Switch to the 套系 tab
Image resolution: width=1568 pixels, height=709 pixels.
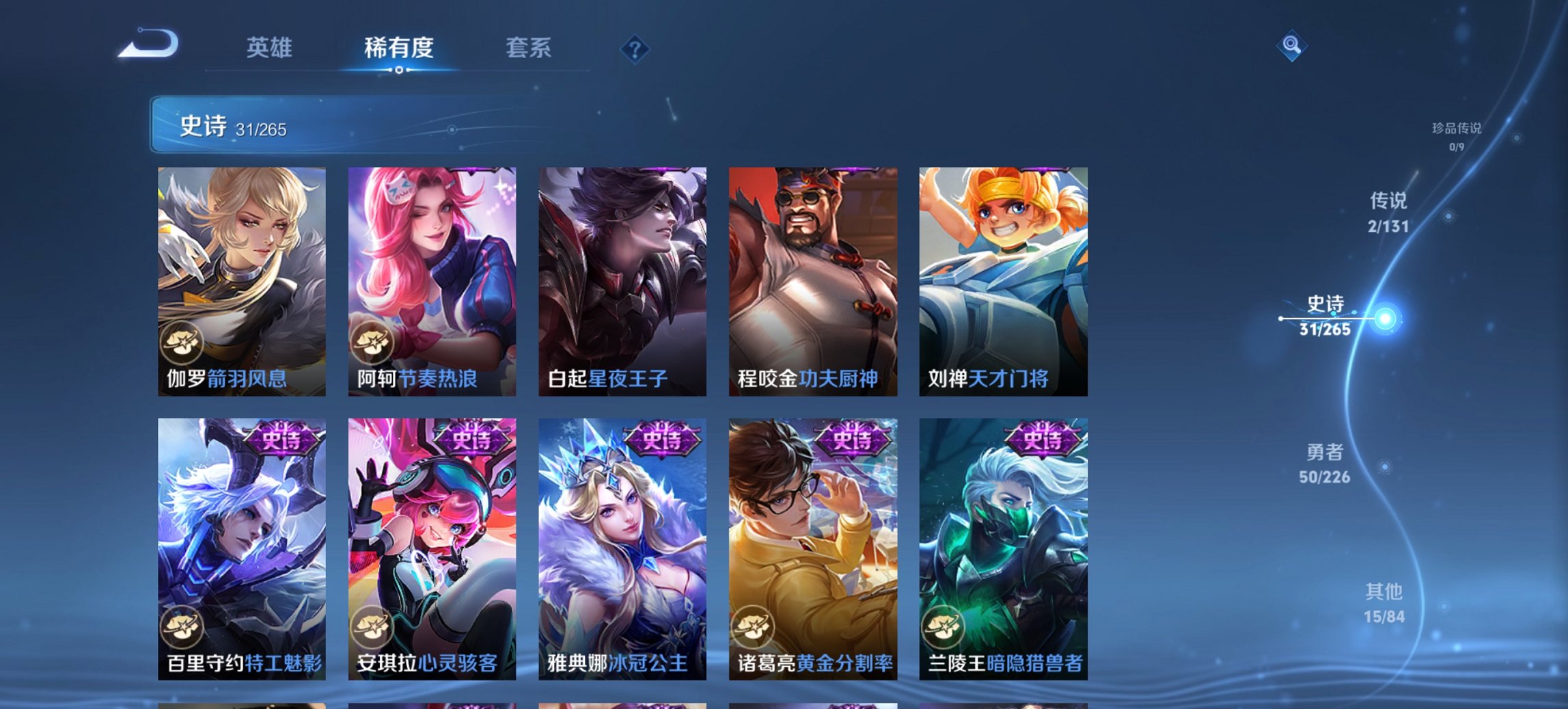click(529, 49)
